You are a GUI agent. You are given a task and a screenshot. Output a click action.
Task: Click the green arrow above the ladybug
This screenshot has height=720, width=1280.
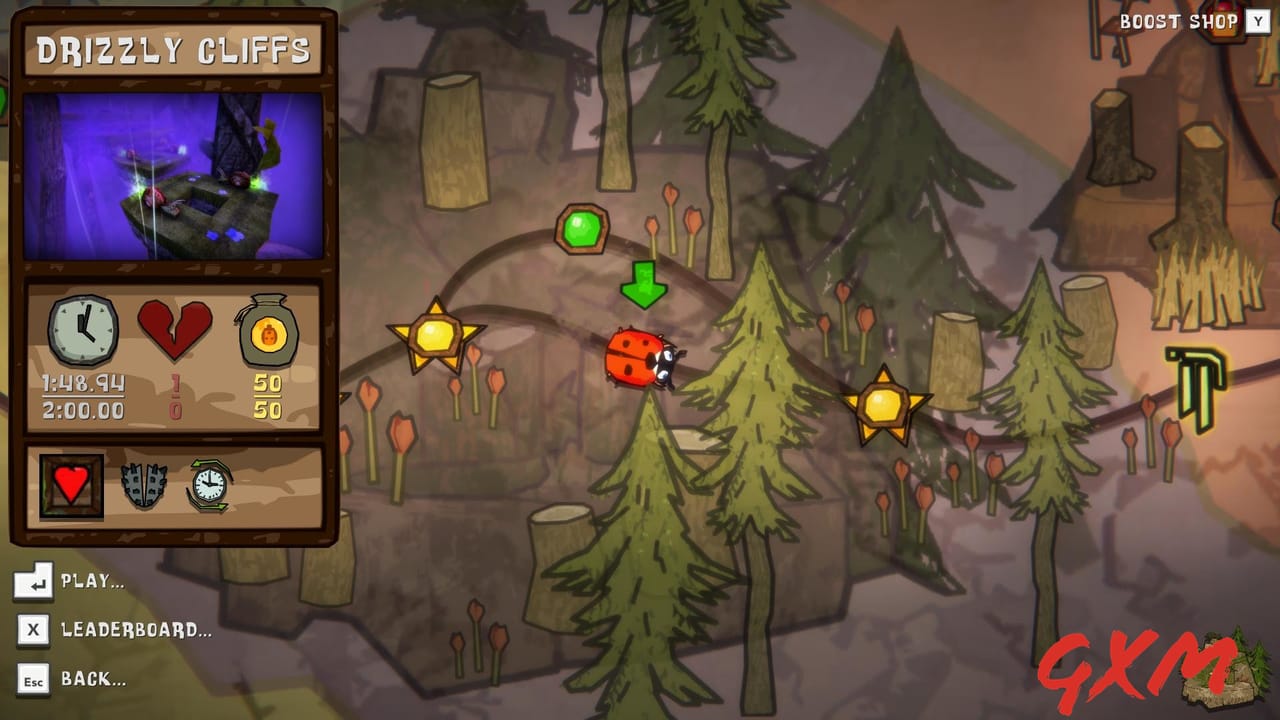(645, 283)
